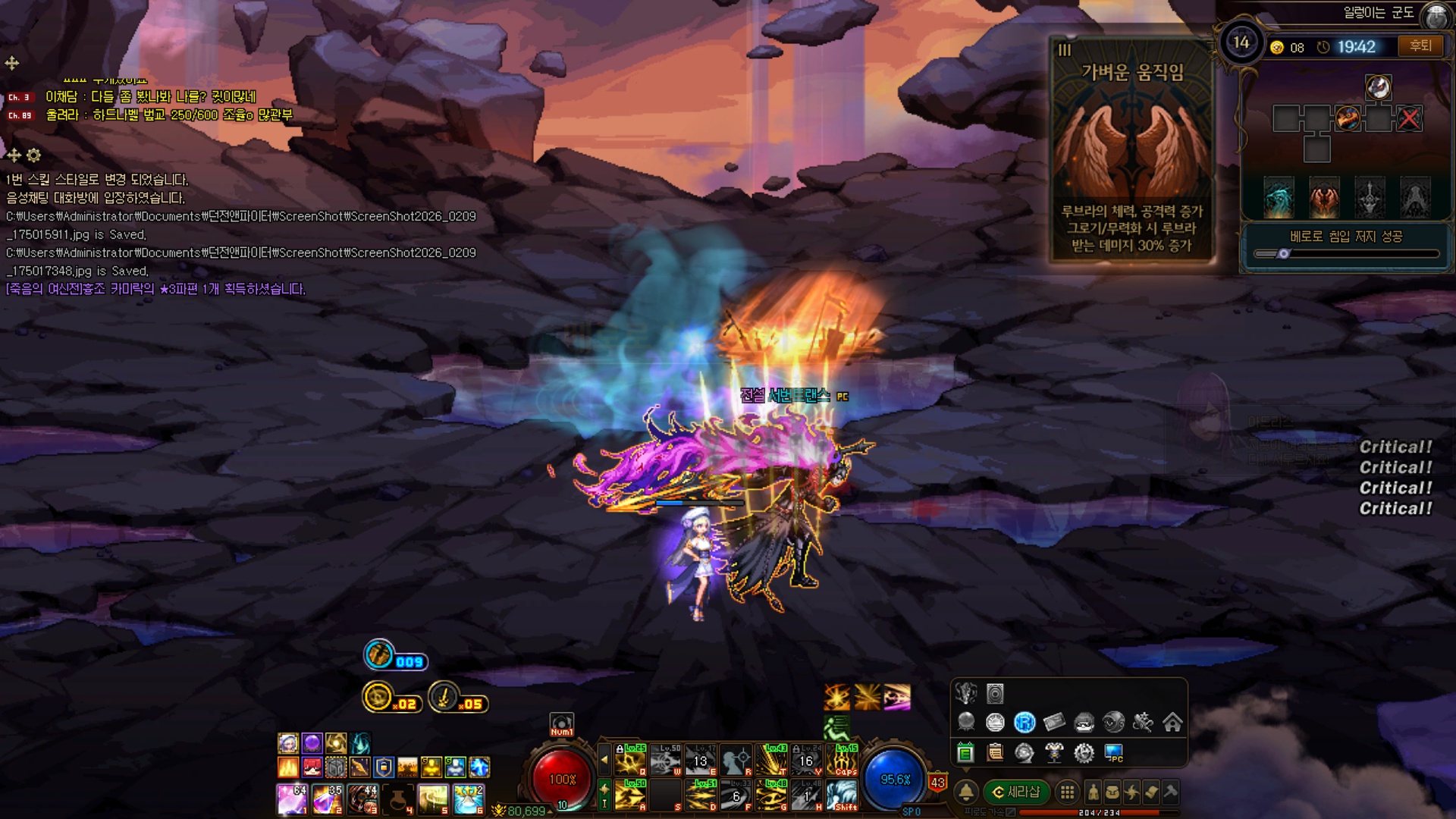Click the house icon in menu panel
The width and height of the screenshot is (1456, 819).
[1172, 723]
